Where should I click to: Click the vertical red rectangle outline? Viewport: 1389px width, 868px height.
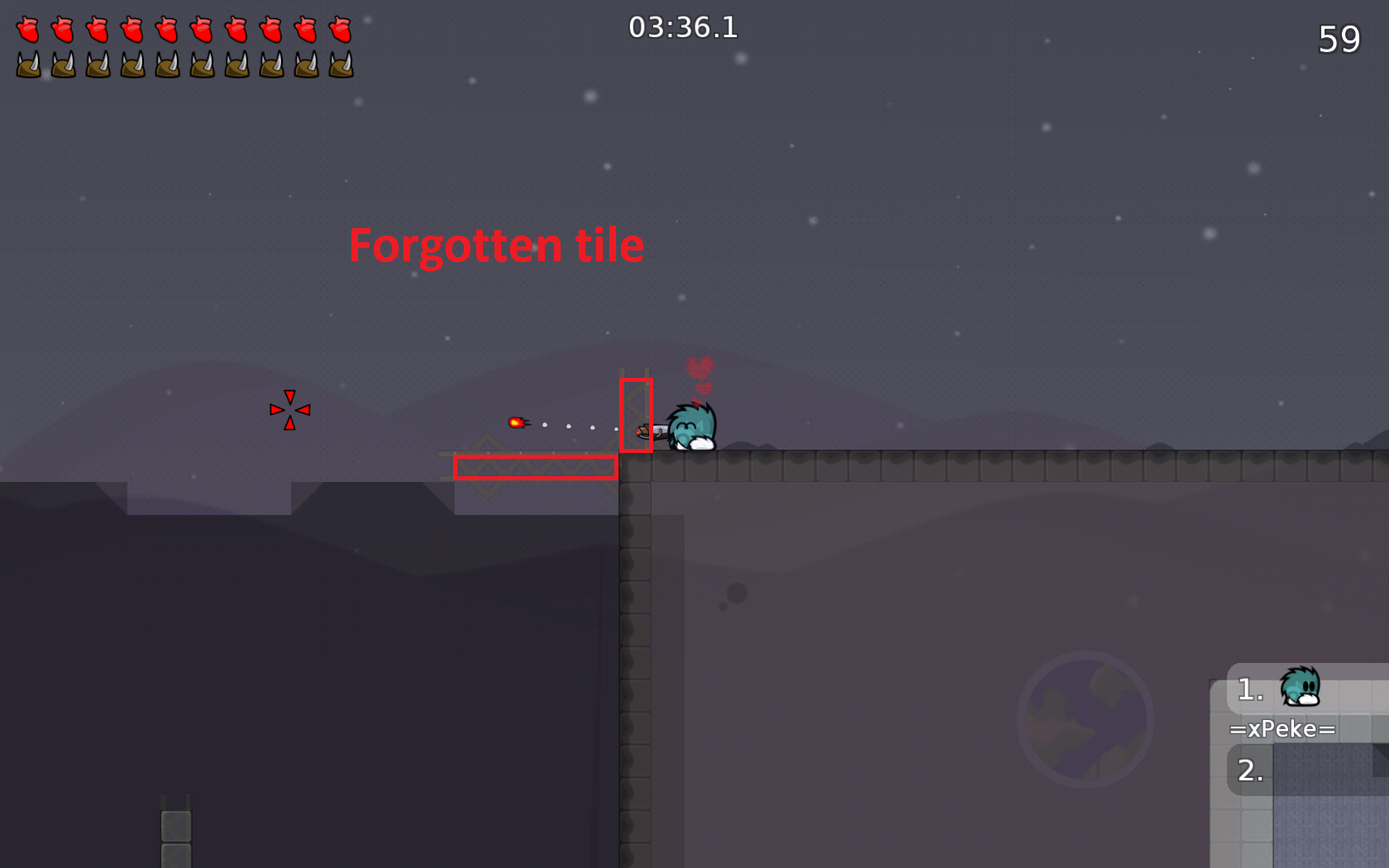click(x=637, y=416)
